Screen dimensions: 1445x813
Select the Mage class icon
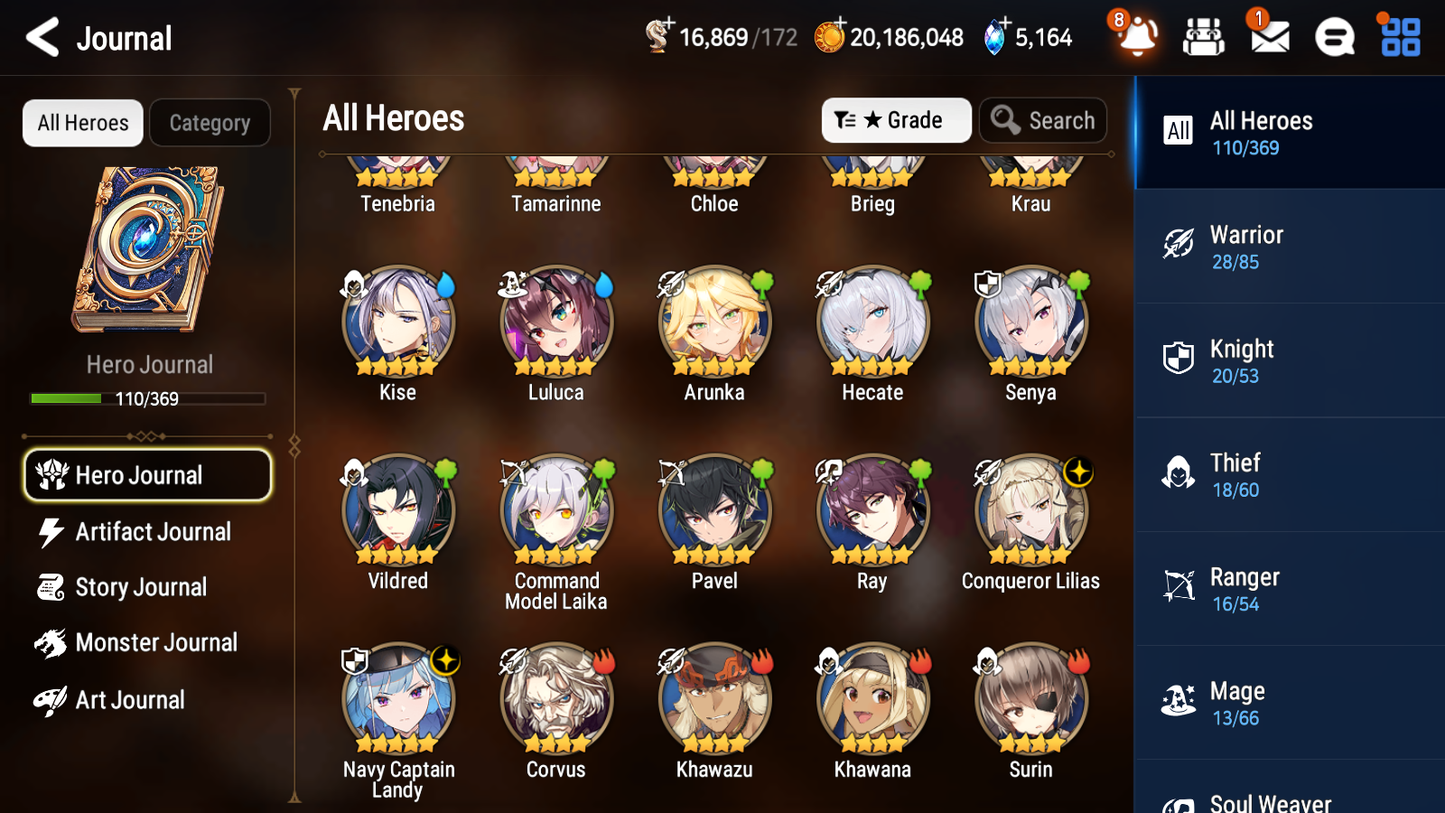point(1178,702)
